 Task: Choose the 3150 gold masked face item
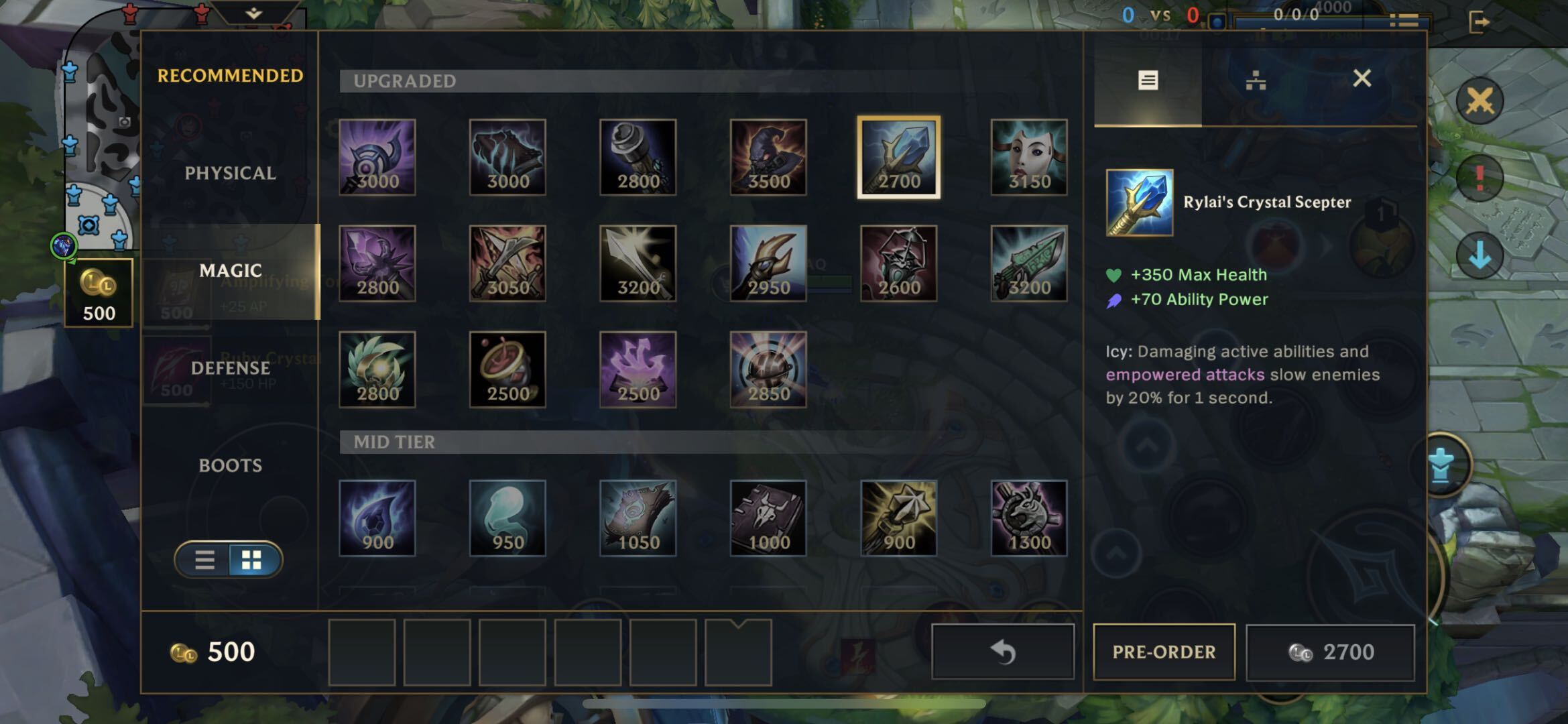[1029, 158]
